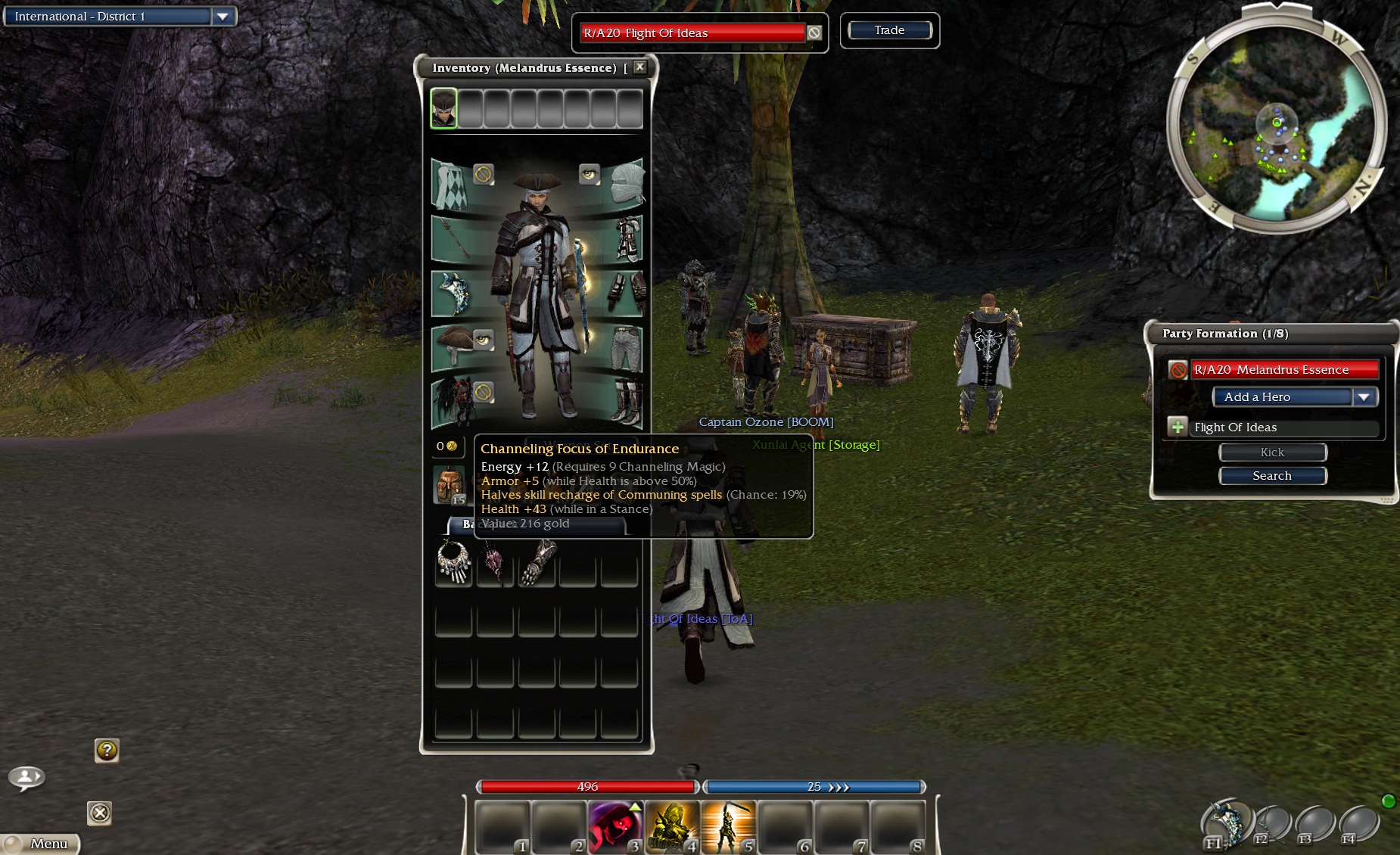This screenshot has width=1400, height=855.
Task: Activate the red hooded figure skill
Action: pos(614,825)
